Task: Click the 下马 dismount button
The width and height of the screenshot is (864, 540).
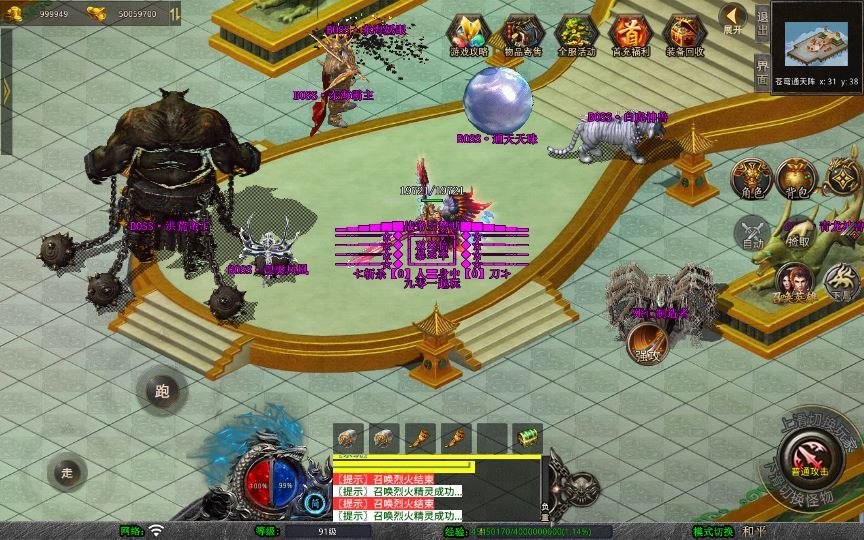Action: coord(841,281)
